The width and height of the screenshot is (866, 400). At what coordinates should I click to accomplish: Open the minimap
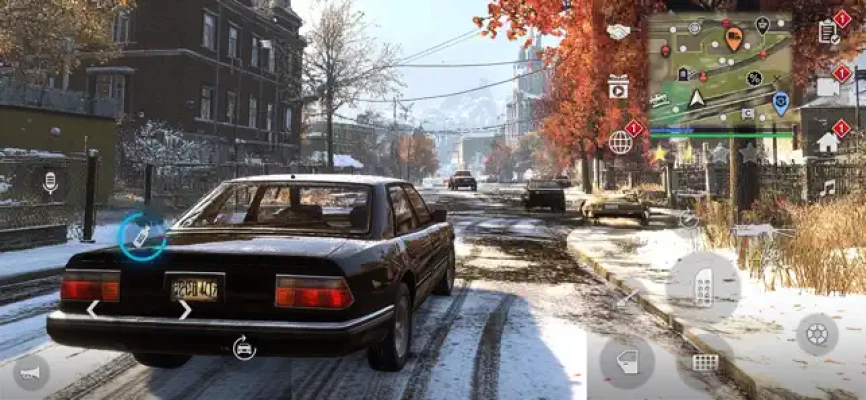[x=720, y=70]
